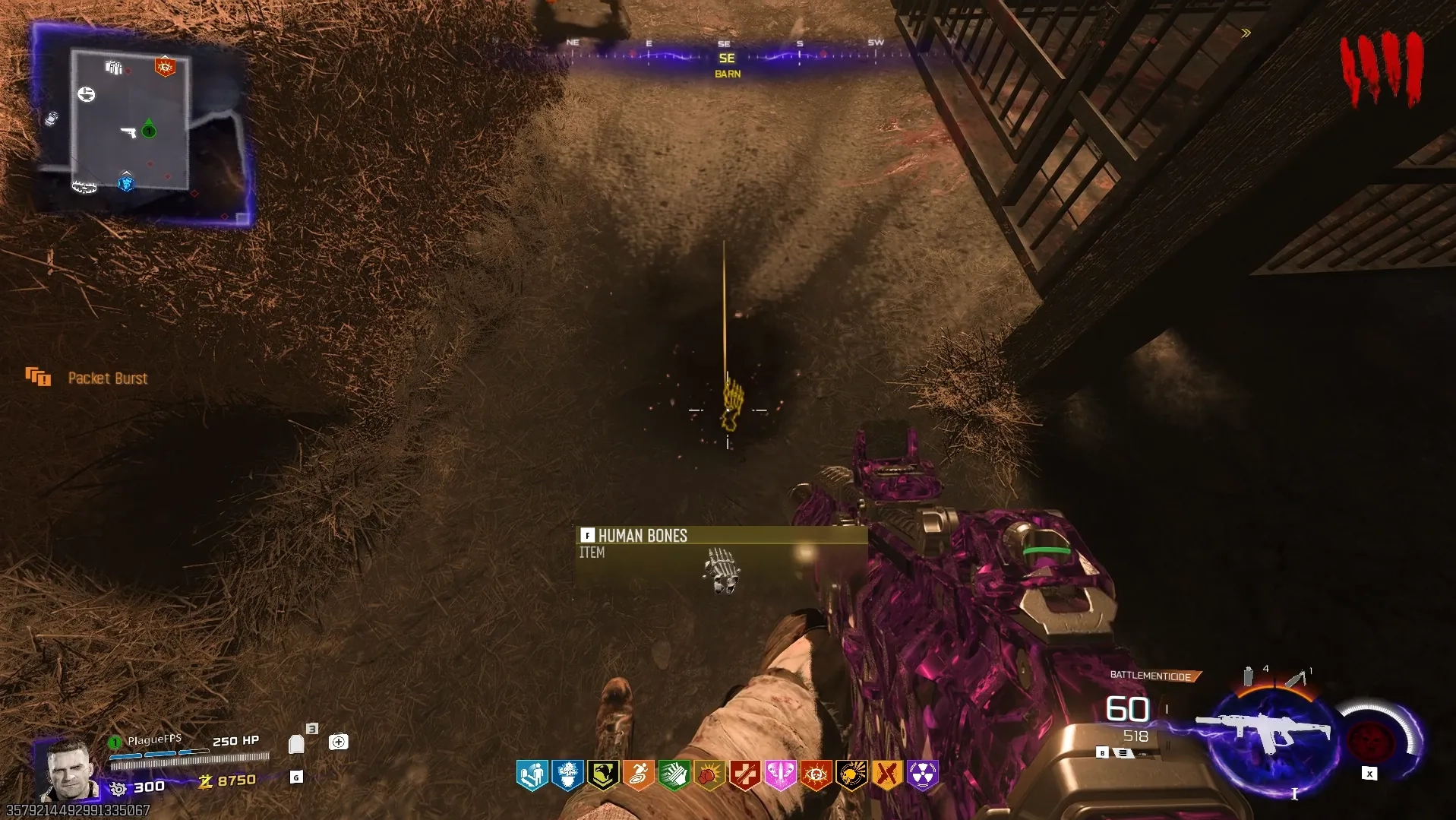Viewport: 1456px width, 820px height.
Task: Select the boxing glove Melee Macchiato perk
Action: click(x=709, y=775)
